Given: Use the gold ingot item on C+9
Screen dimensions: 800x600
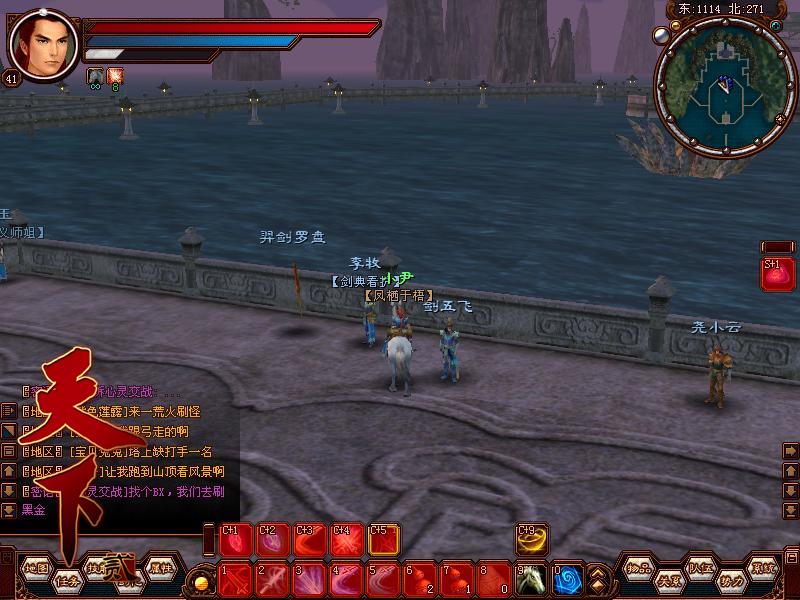Looking at the screenshot, I should (531, 540).
